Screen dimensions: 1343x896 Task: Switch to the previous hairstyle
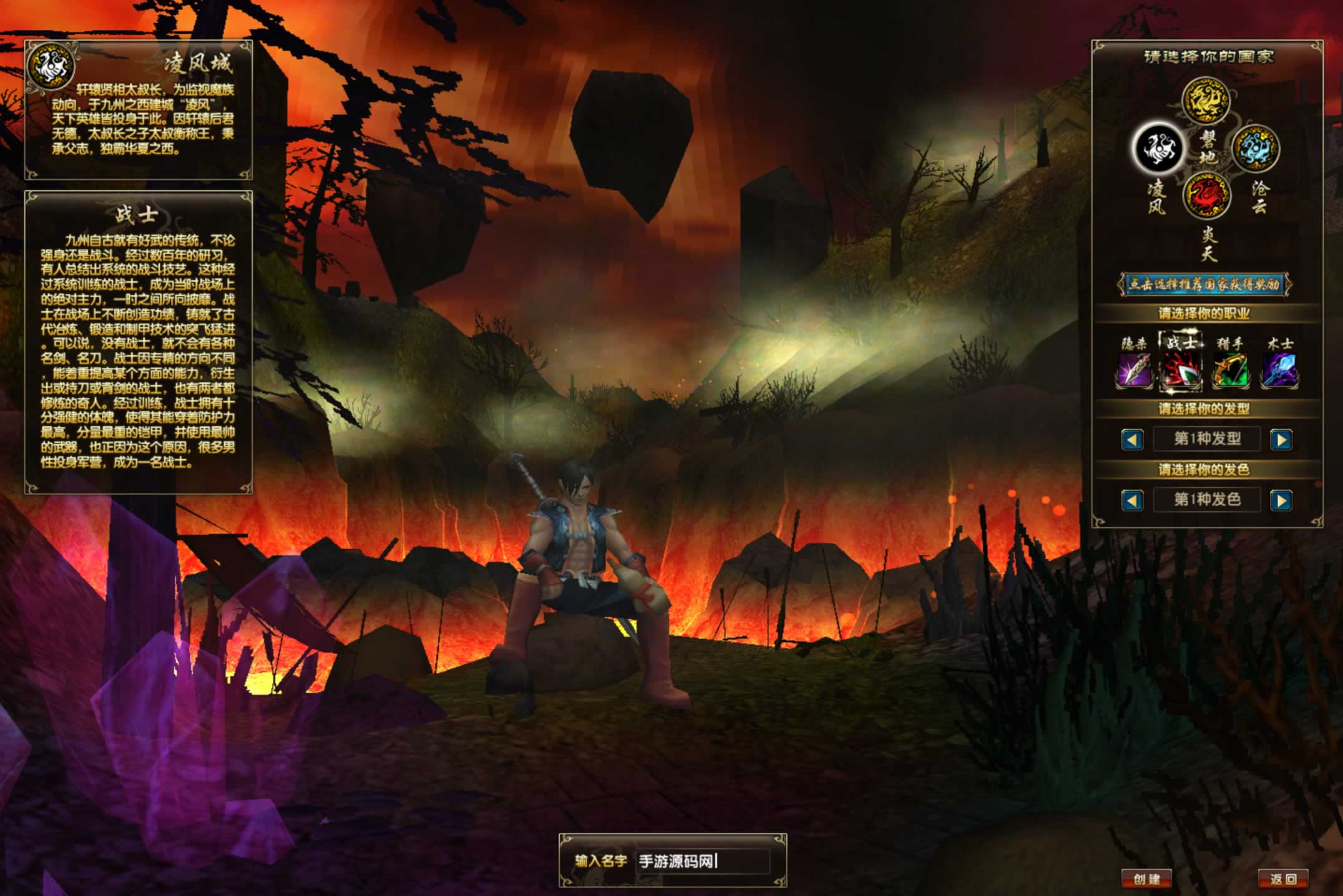(1132, 440)
